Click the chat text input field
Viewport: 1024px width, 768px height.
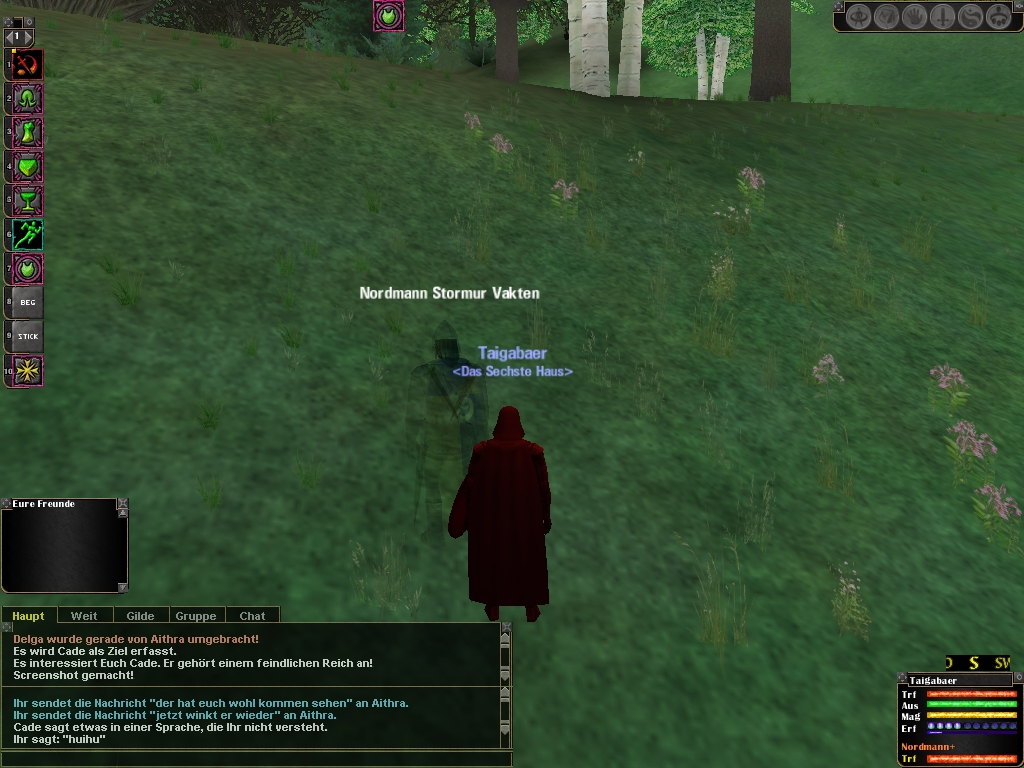pos(250,758)
